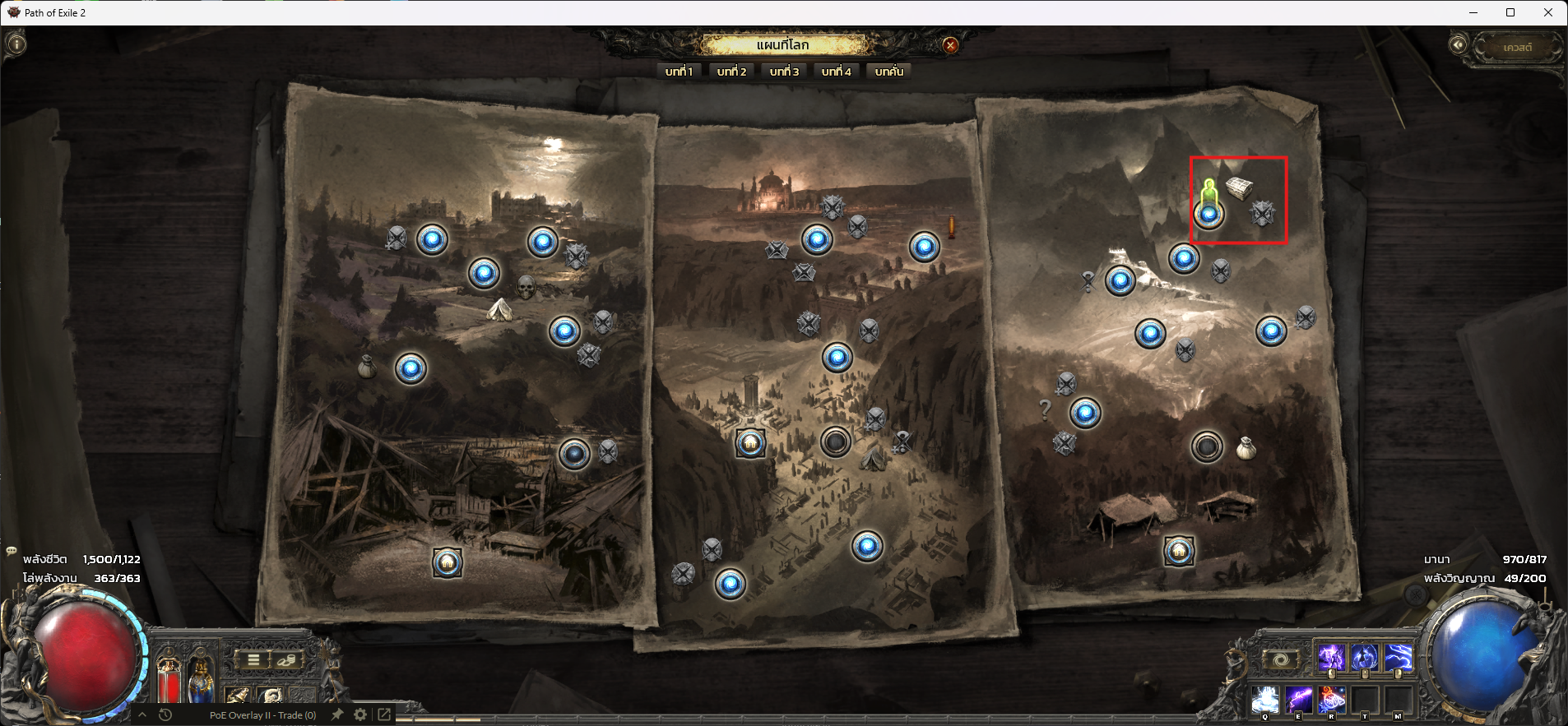Image resolution: width=1568 pixels, height=726 pixels.
Task: Activate the purple beam skill on E
Action: click(x=1298, y=701)
